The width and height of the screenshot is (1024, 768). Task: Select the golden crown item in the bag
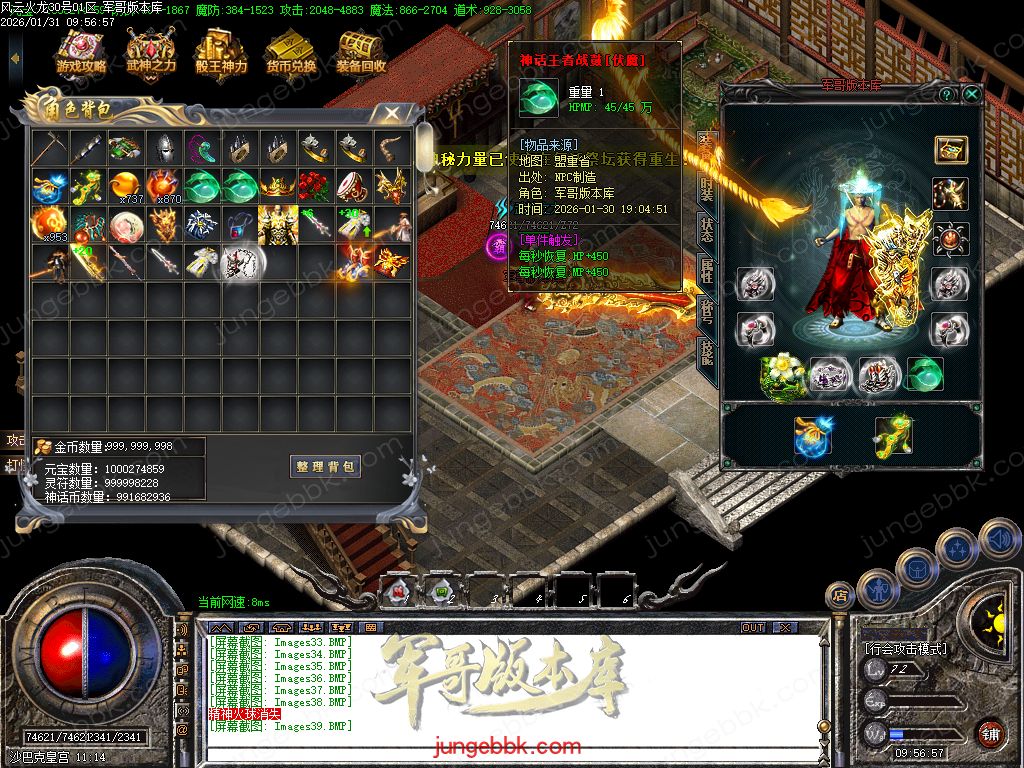277,186
